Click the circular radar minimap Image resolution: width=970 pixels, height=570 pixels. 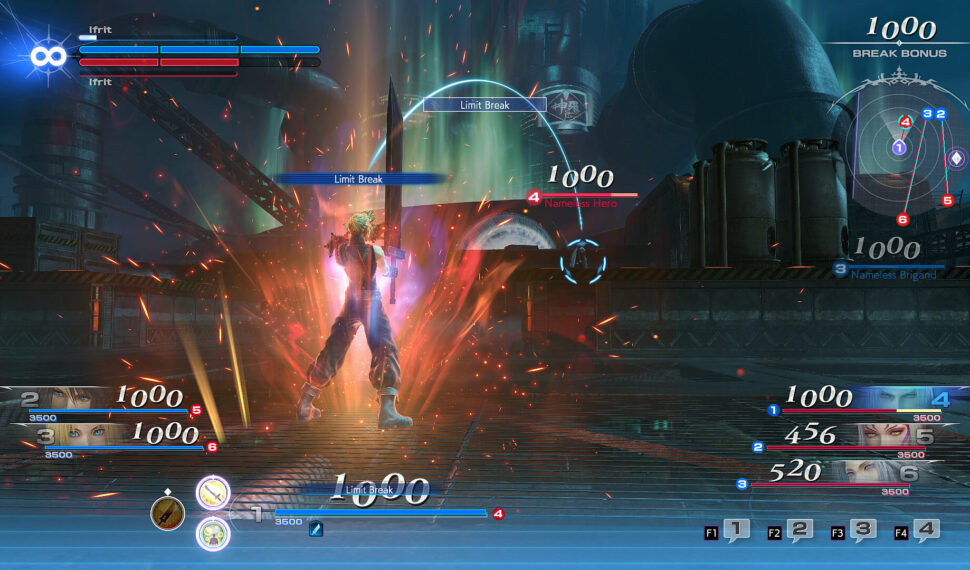point(899,148)
